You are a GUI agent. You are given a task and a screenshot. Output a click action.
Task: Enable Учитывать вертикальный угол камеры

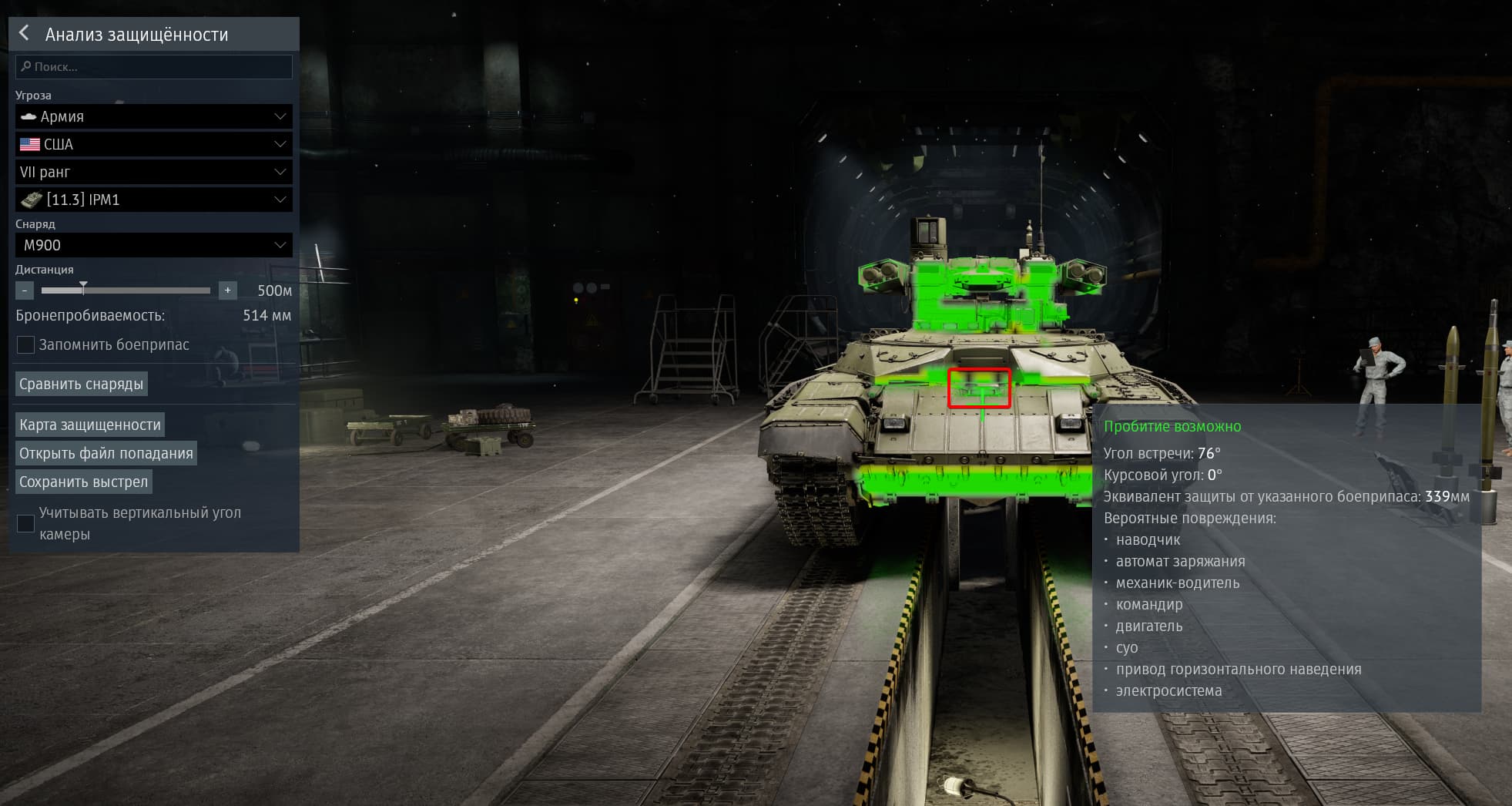(x=25, y=523)
